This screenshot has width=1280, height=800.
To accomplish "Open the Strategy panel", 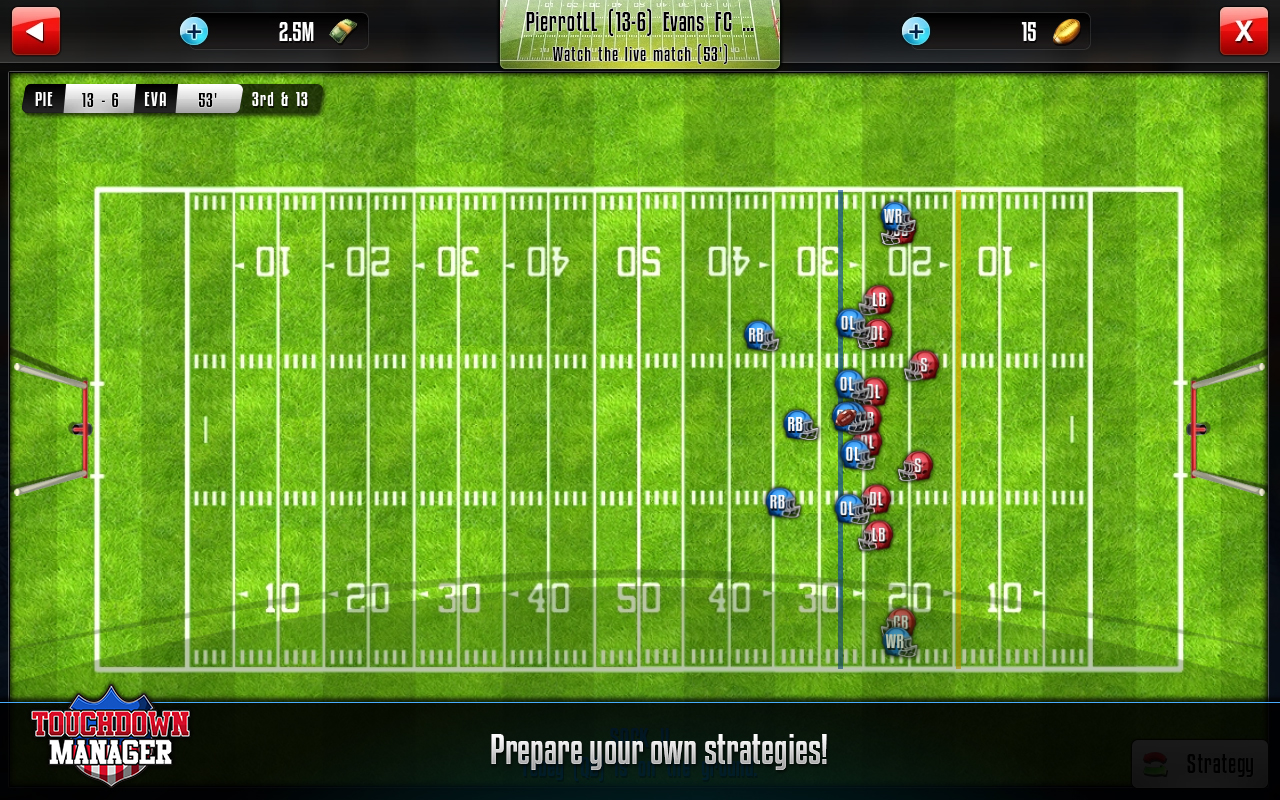I will coord(1199,765).
